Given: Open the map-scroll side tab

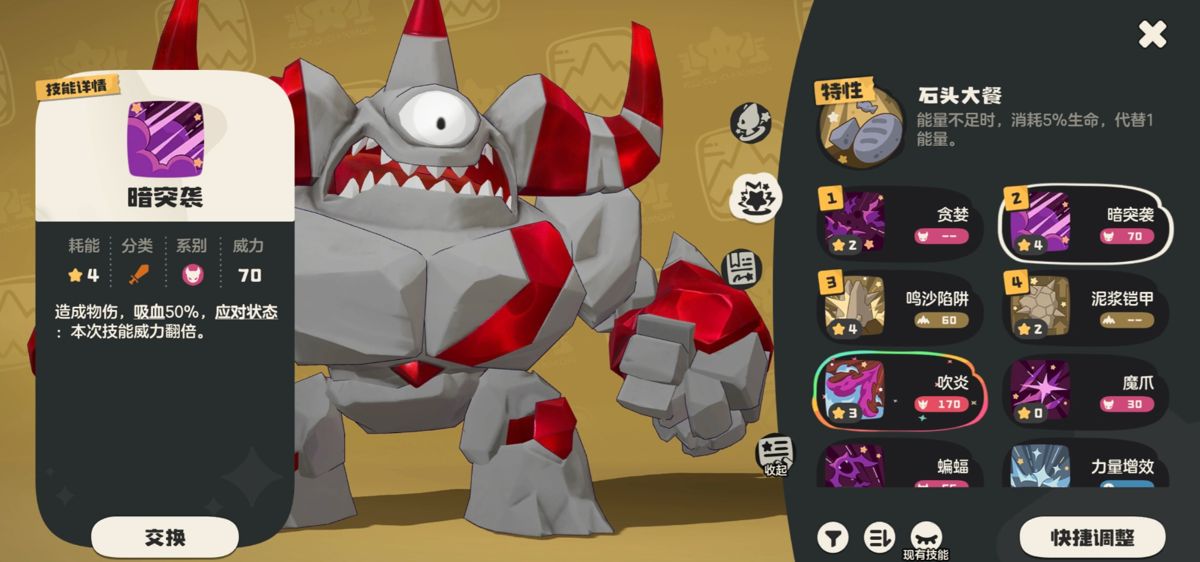Looking at the screenshot, I should coord(744,268).
